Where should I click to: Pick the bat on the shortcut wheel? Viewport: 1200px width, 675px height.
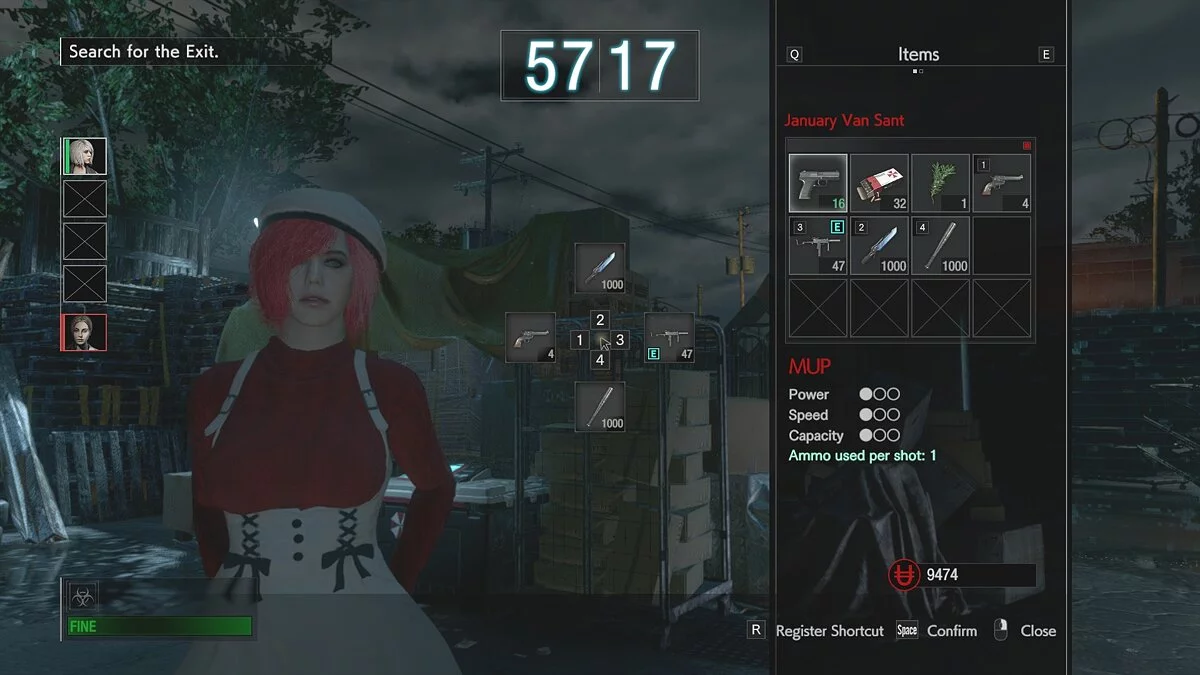pyautogui.click(x=600, y=407)
